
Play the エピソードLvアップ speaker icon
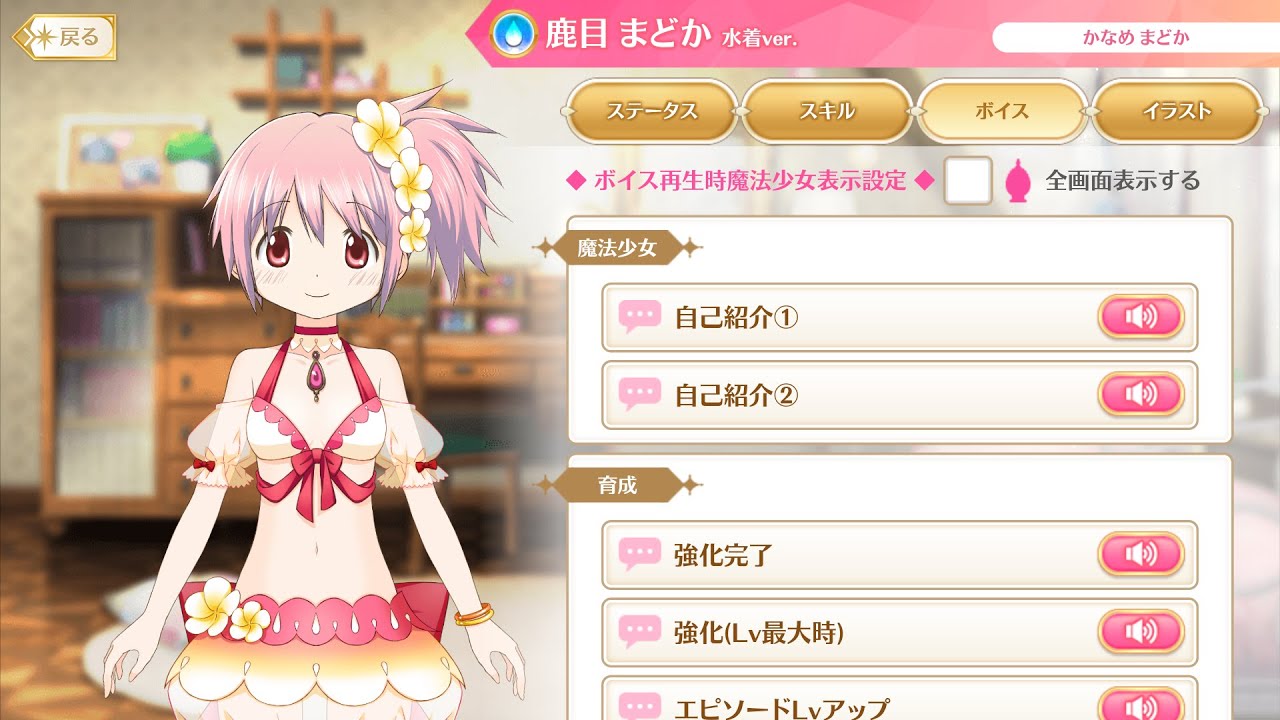tap(1141, 706)
